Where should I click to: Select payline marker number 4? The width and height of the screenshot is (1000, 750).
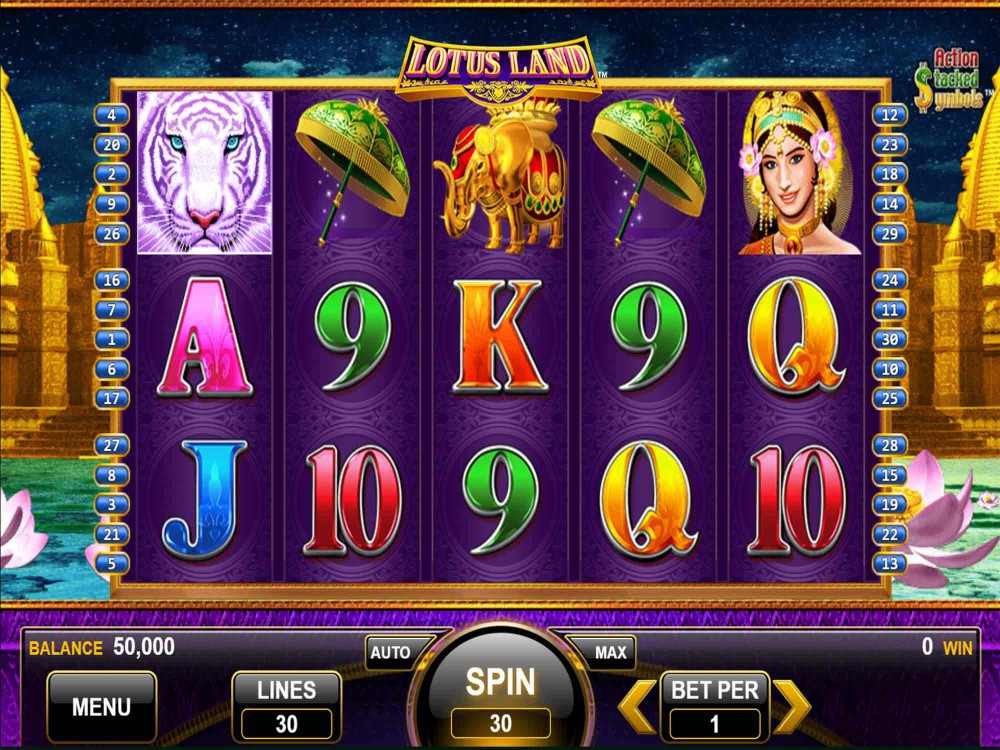click(112, 115)
